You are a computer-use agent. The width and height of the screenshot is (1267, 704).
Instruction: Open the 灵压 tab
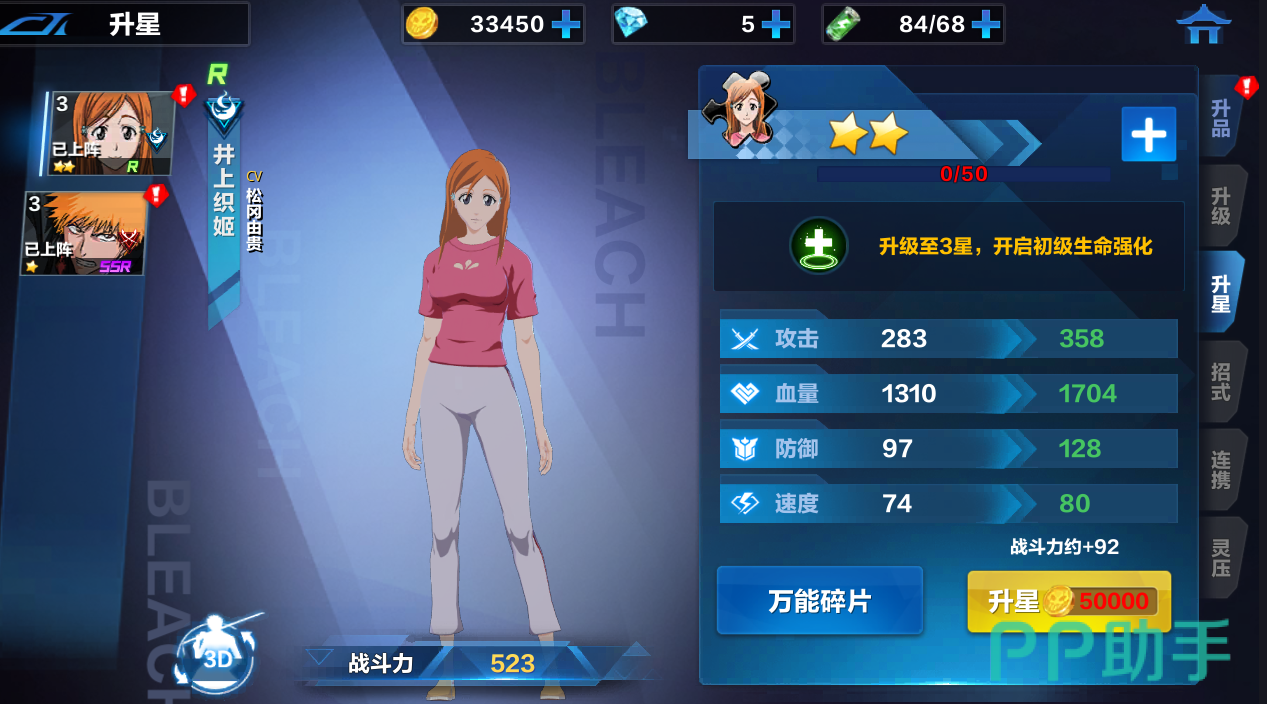coord(1221,557)
